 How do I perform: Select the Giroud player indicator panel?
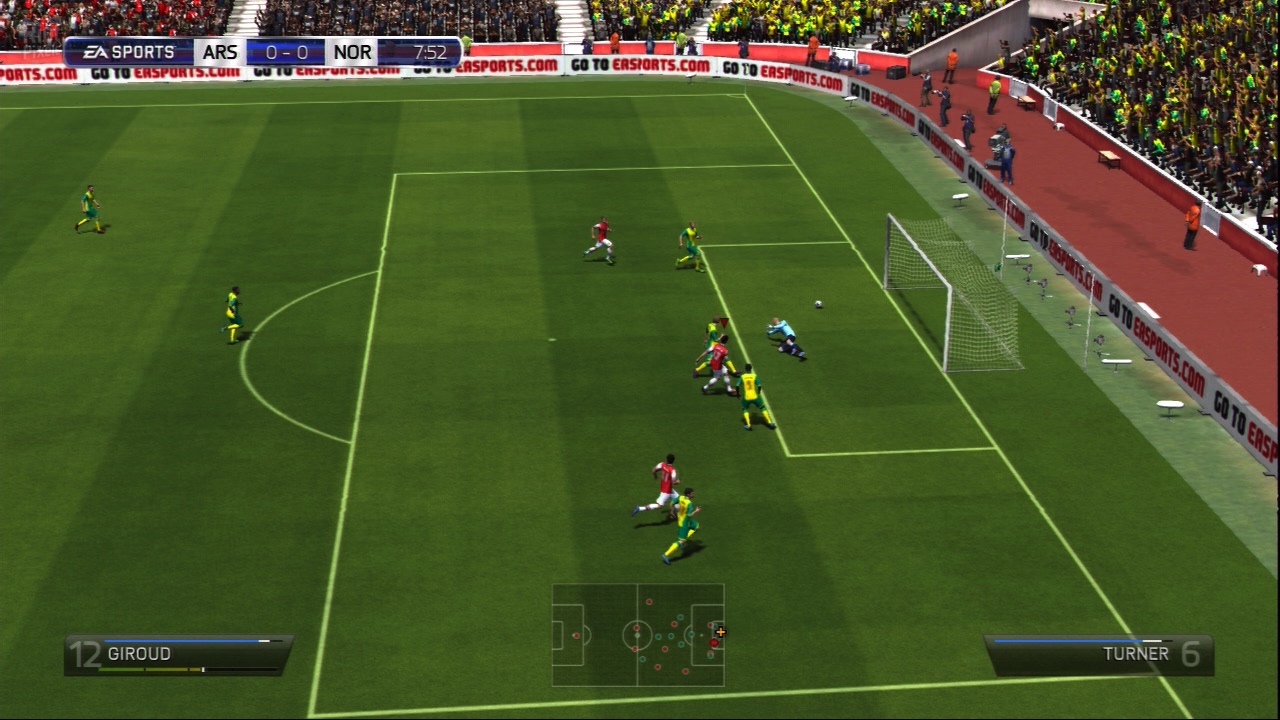[x=178, y=654]
